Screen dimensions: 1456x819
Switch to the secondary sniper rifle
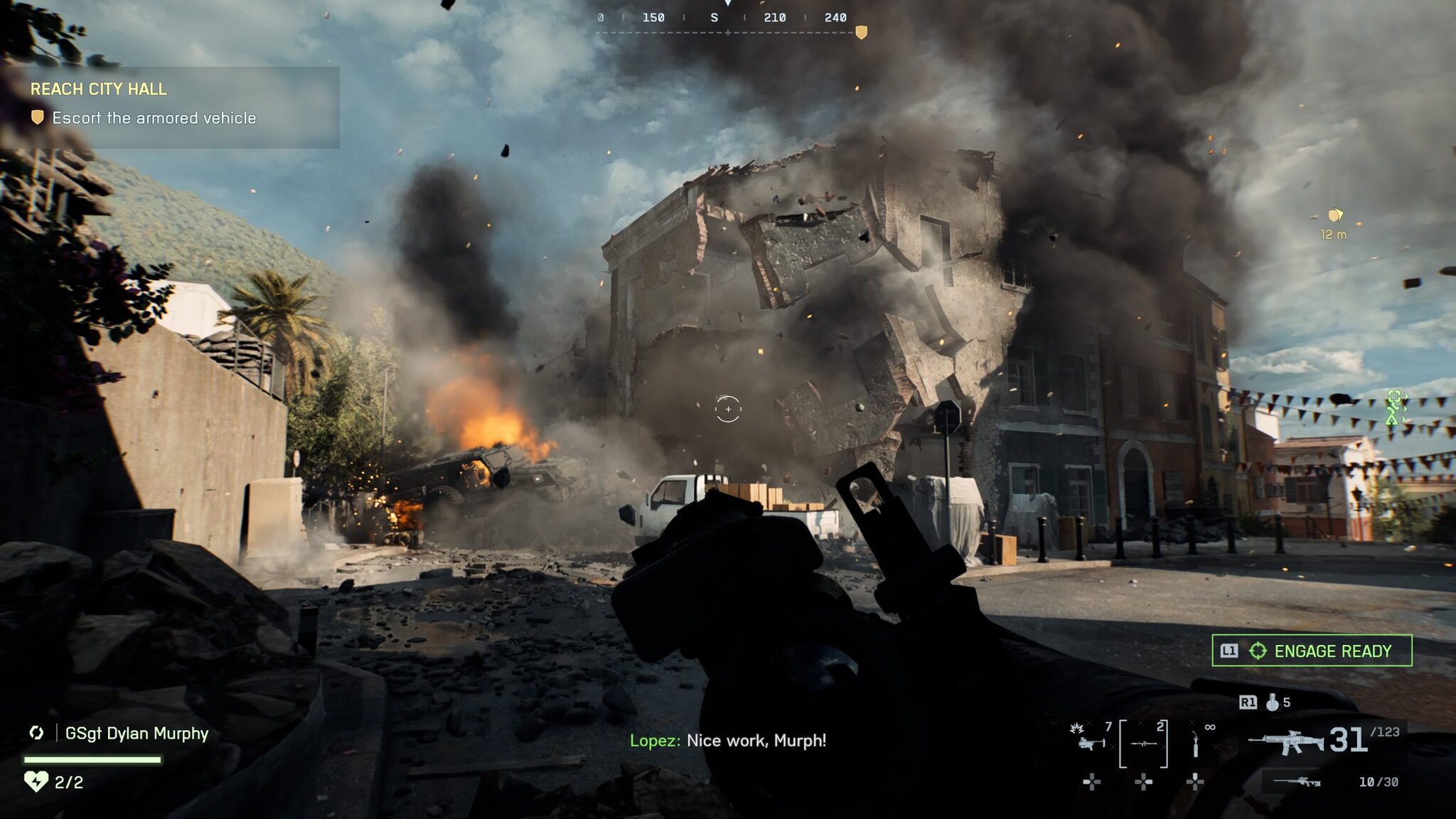1297,782
